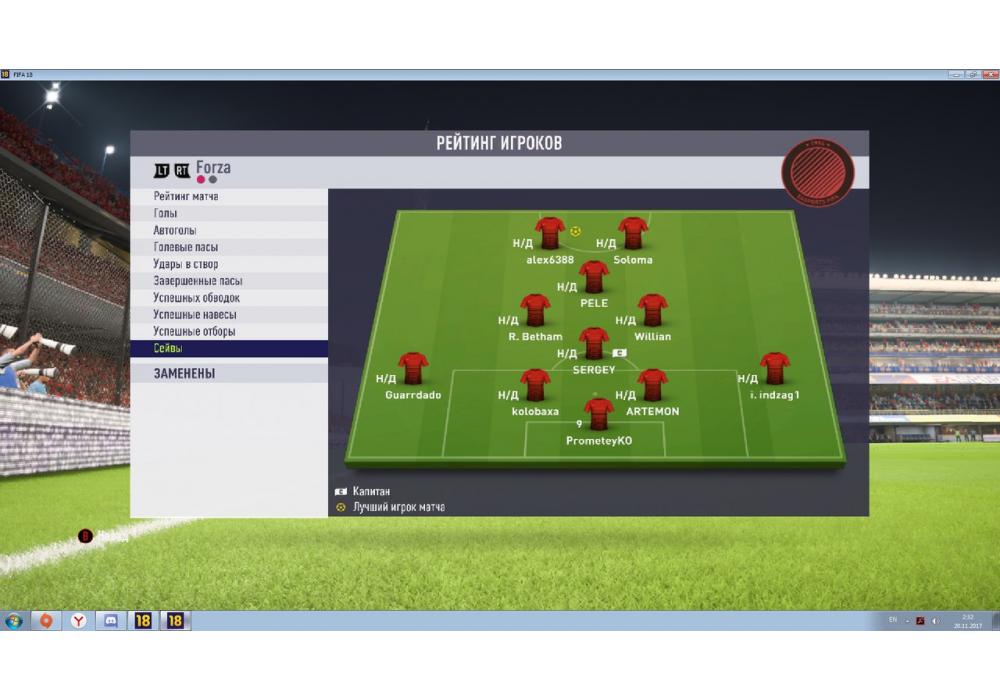Select forward Soloma in the lineup
Viewport: 1000px width, 700px height.
(633, 232)
